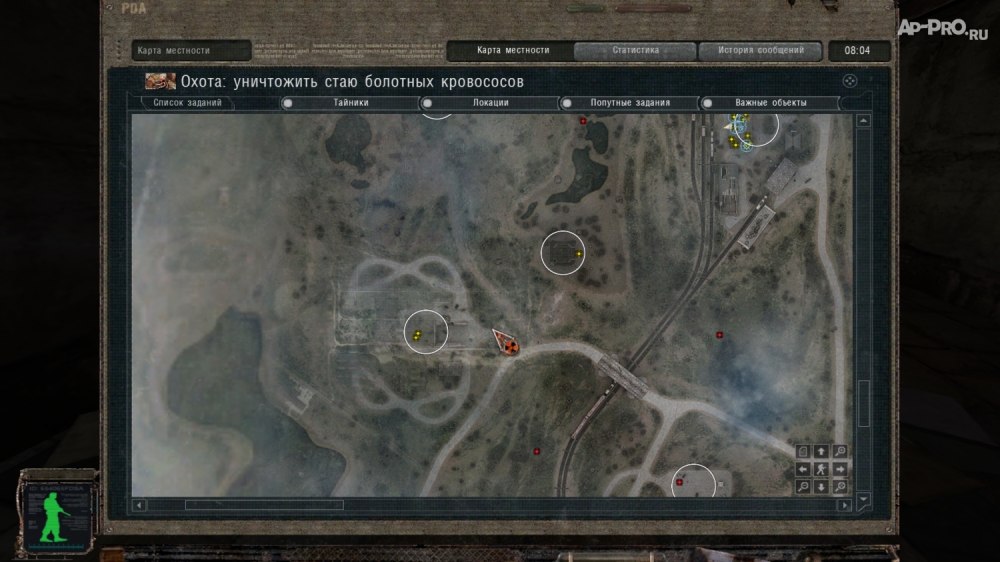
Task: Zoom in the map with the plus magnifier
Action: coord(840,451)
